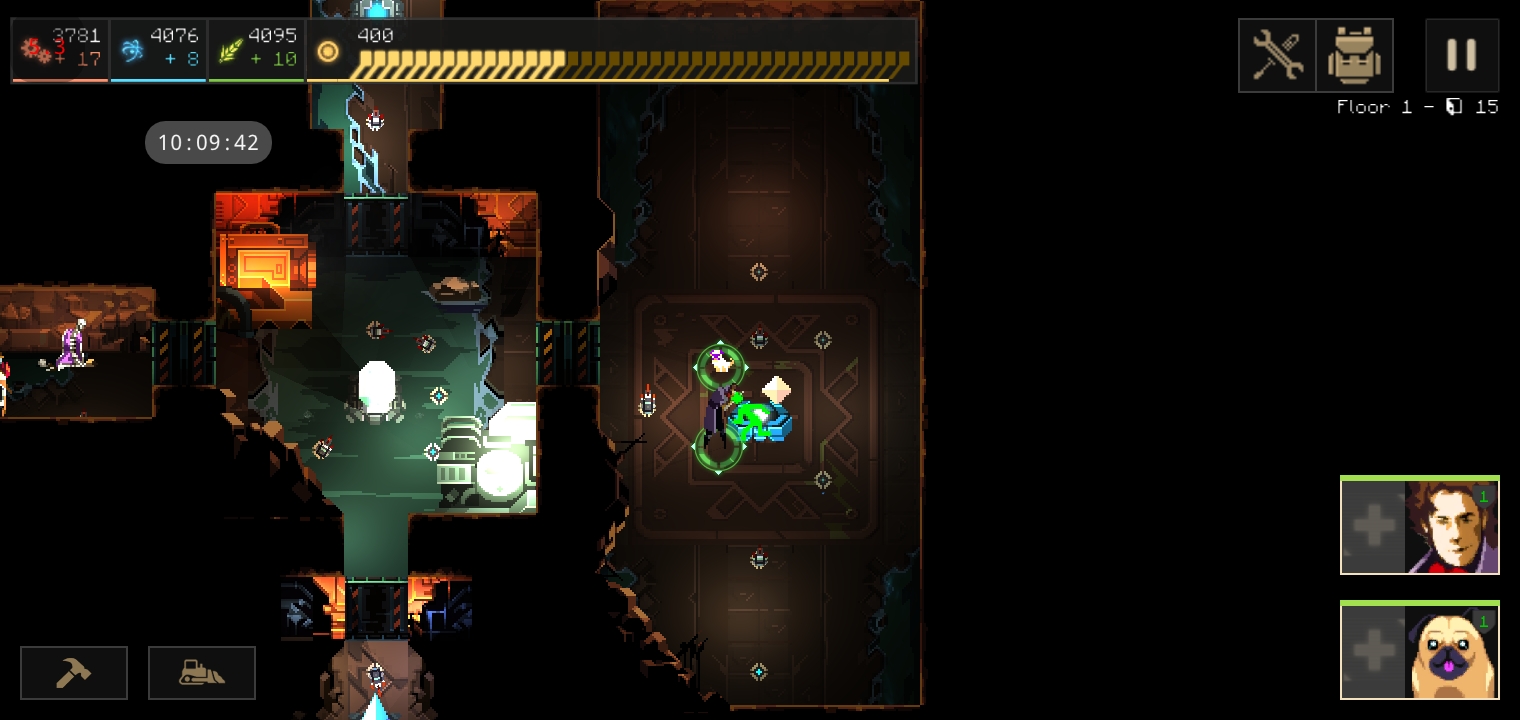Click the plus button beside the pug portrait
The height and width of the screenshot is (720, 1520).
pos(1373,651)
